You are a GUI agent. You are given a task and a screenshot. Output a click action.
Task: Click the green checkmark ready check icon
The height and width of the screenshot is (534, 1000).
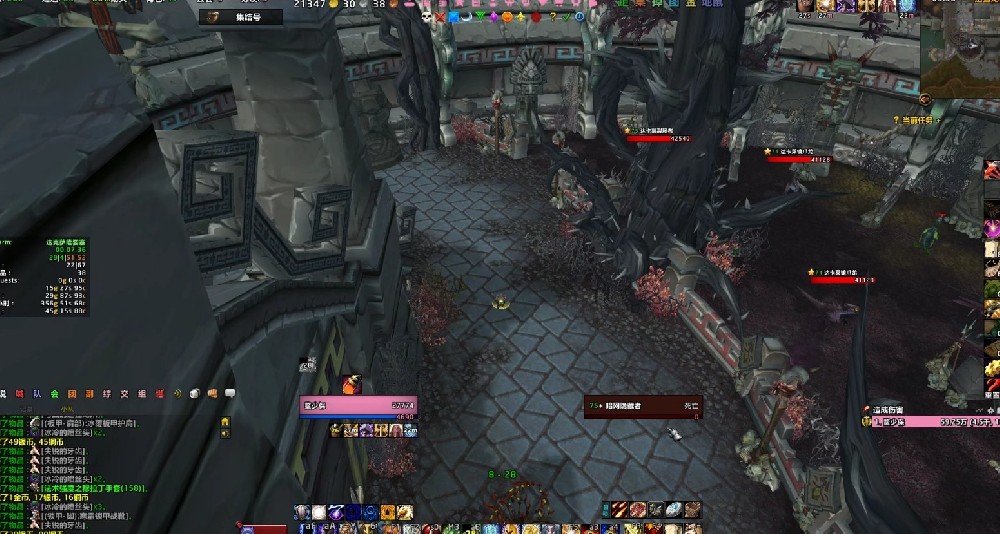coord(565,17)
